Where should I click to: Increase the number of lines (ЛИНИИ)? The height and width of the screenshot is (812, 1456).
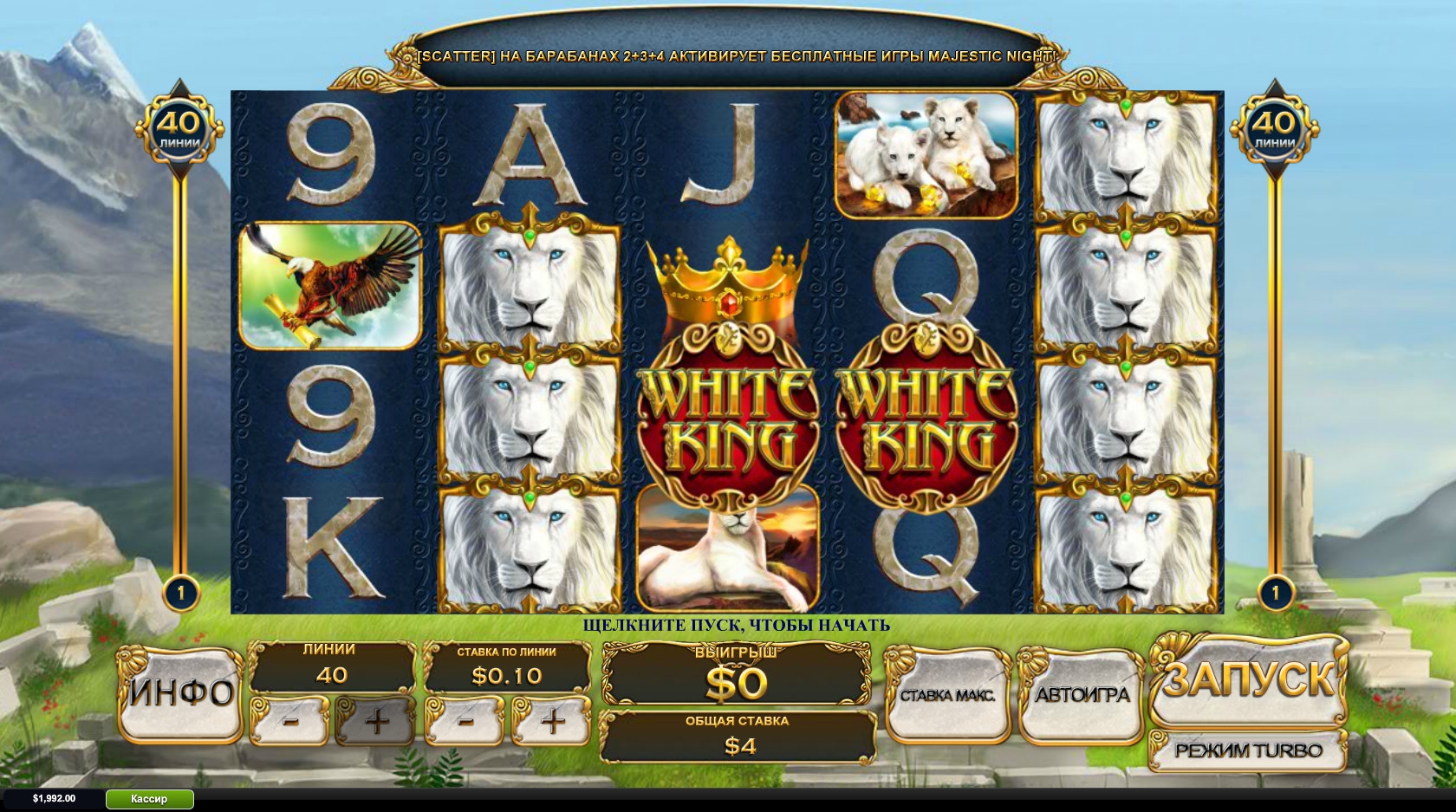(375, 720)
